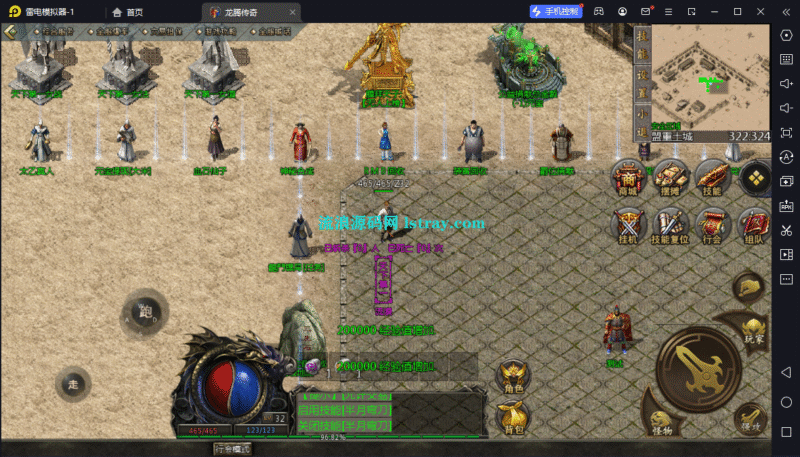The width and height of the screenshot is (800, 457).
Task: Switch to the 首页 home tab
Action: tap(128, 12)
